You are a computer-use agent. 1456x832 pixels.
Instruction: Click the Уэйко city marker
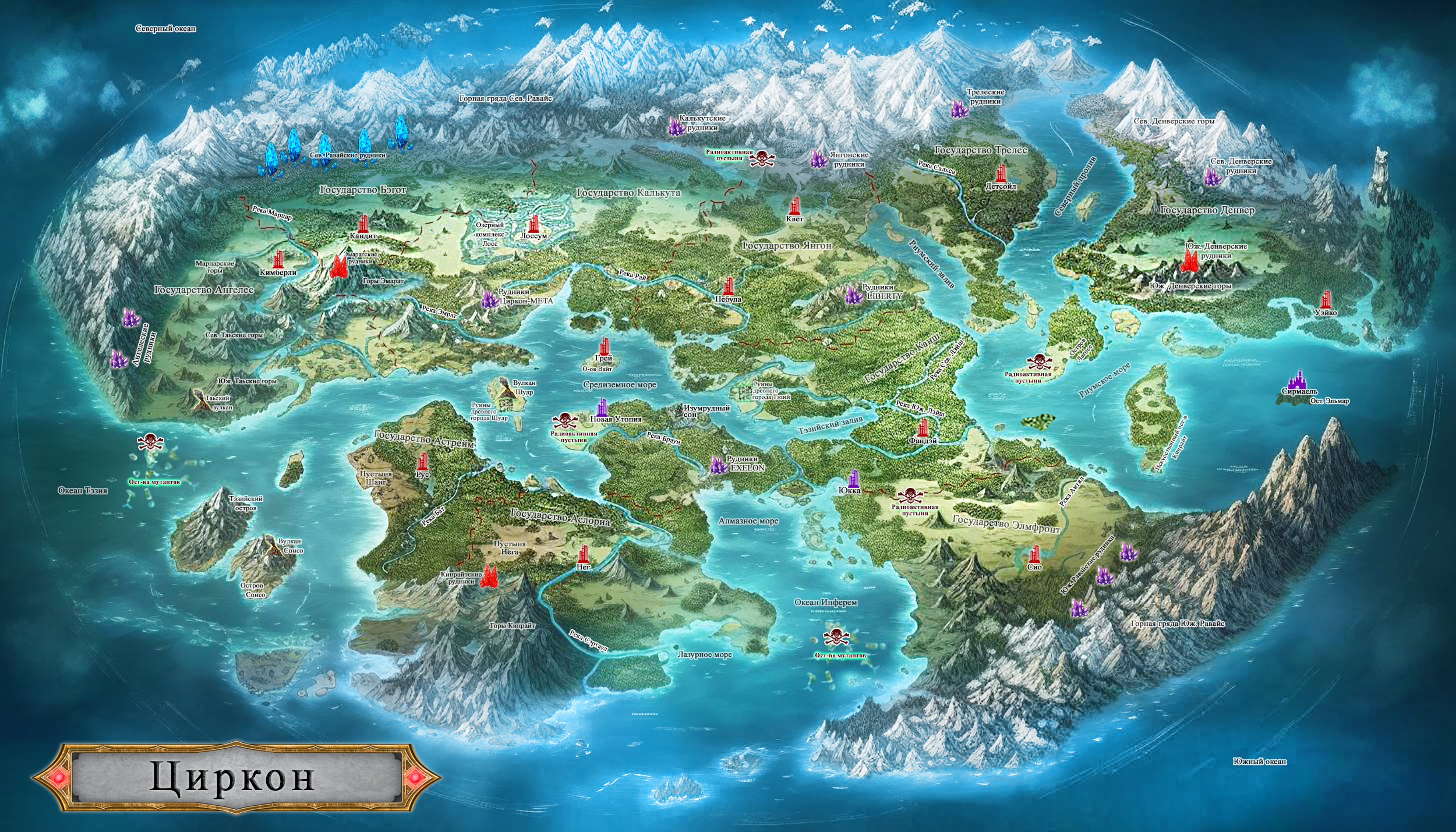(1326, 299)
